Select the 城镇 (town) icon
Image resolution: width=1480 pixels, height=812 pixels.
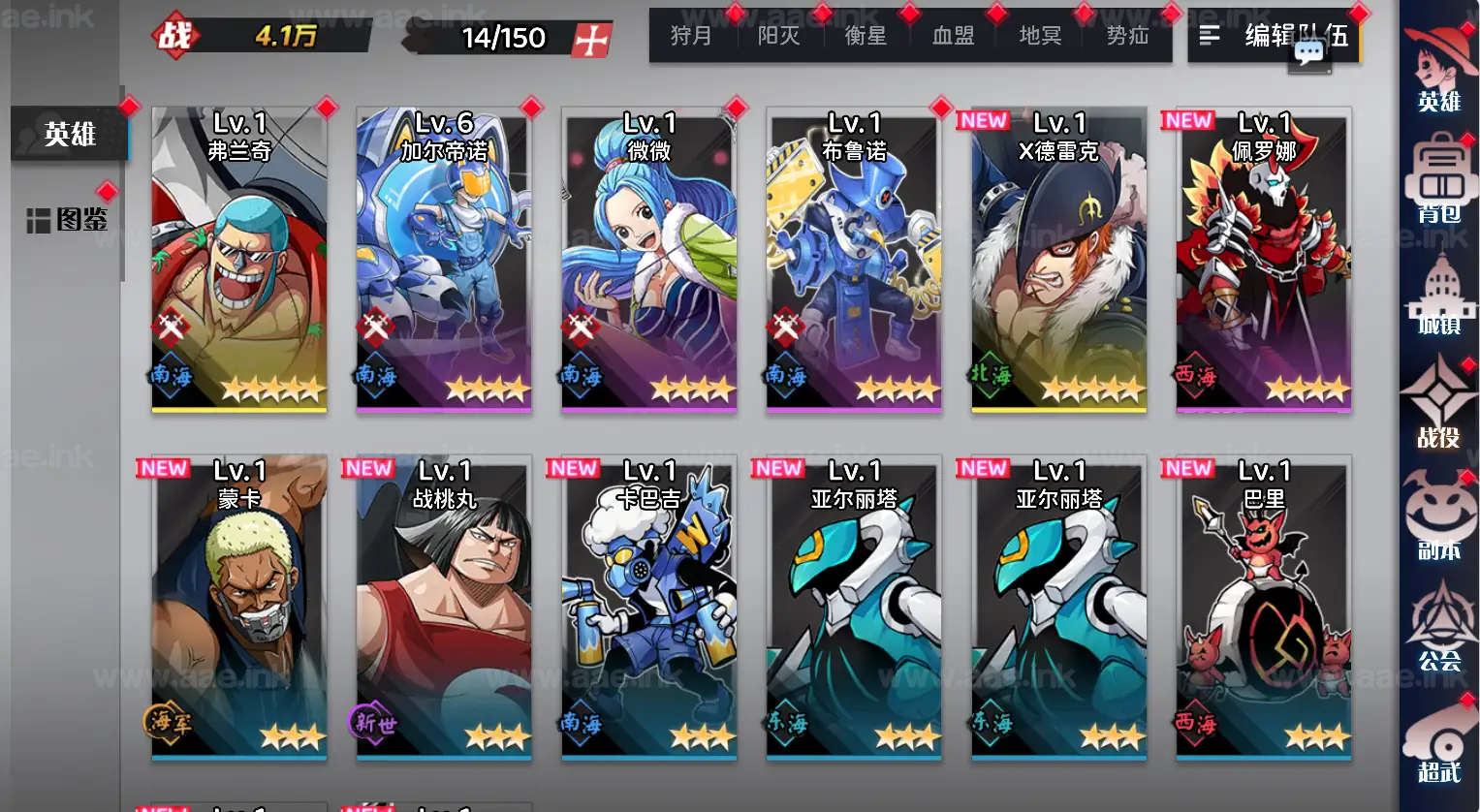coord(1440,300)
